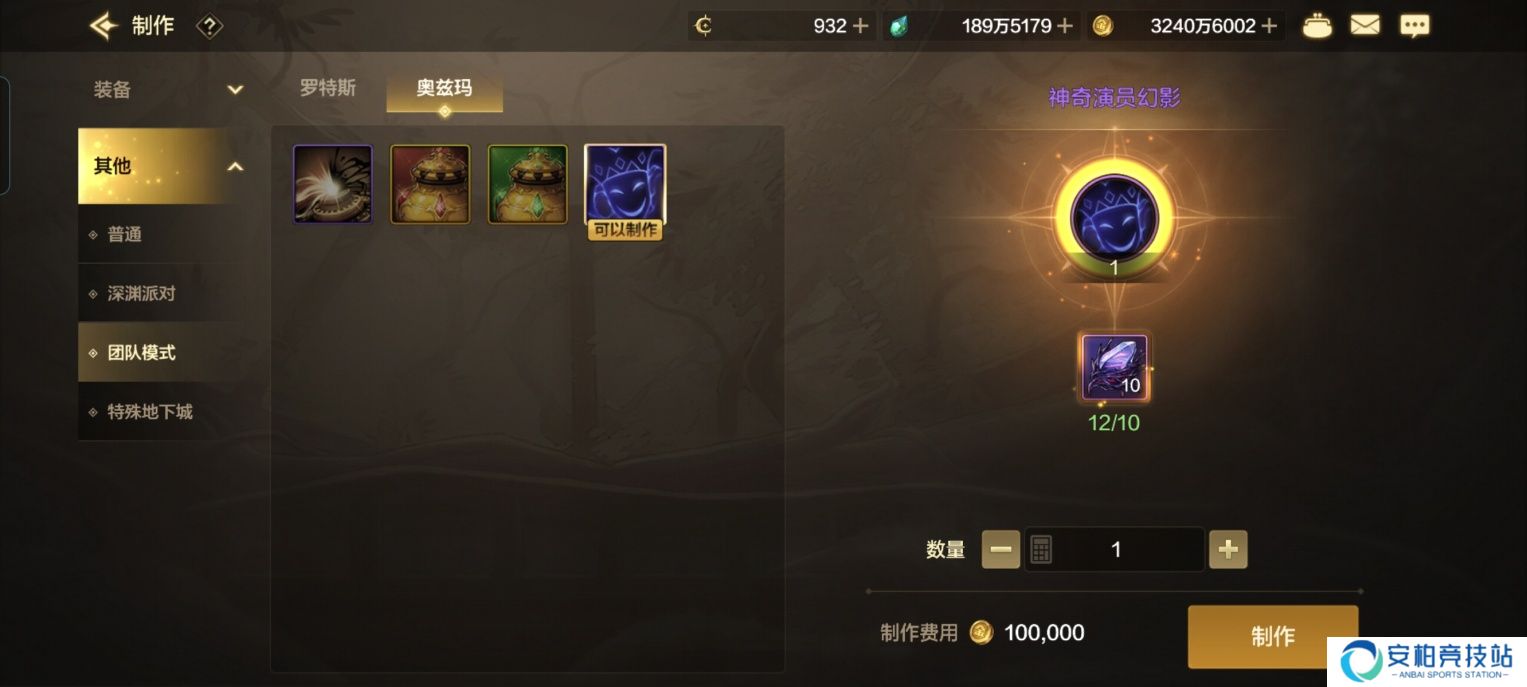
Task: Go back using the arrow beside 制作
Action: point(103,26)
